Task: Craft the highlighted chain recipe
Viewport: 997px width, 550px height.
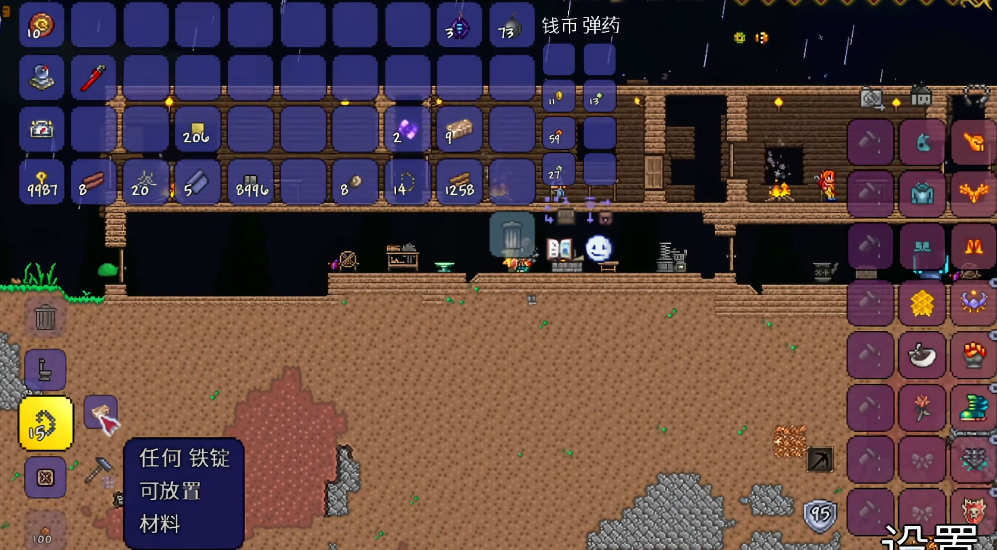Action: pyautogui.click(x=46, y=423)
